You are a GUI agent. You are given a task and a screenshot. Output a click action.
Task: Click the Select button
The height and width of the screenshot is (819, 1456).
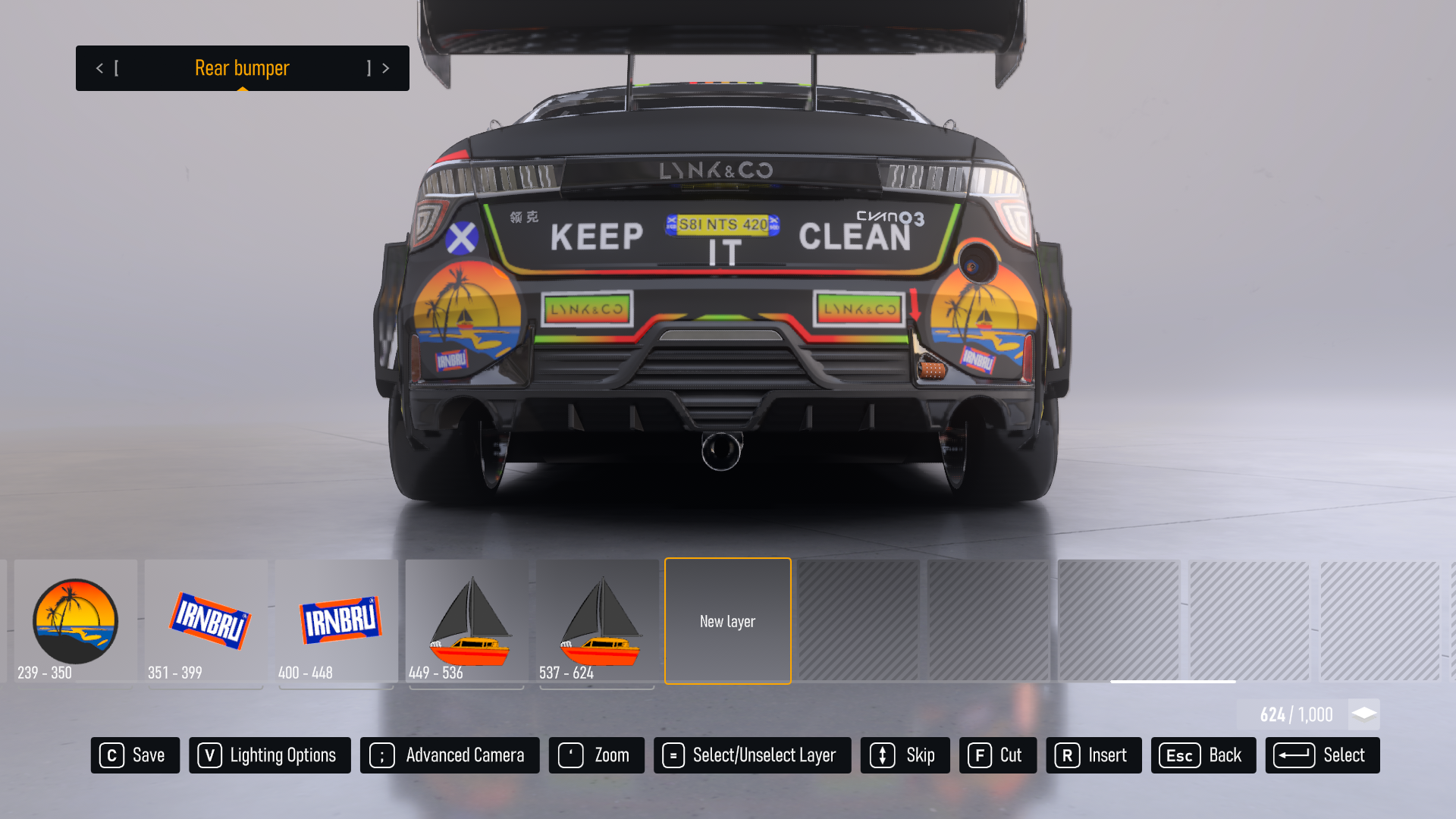tap(1322, 755)
